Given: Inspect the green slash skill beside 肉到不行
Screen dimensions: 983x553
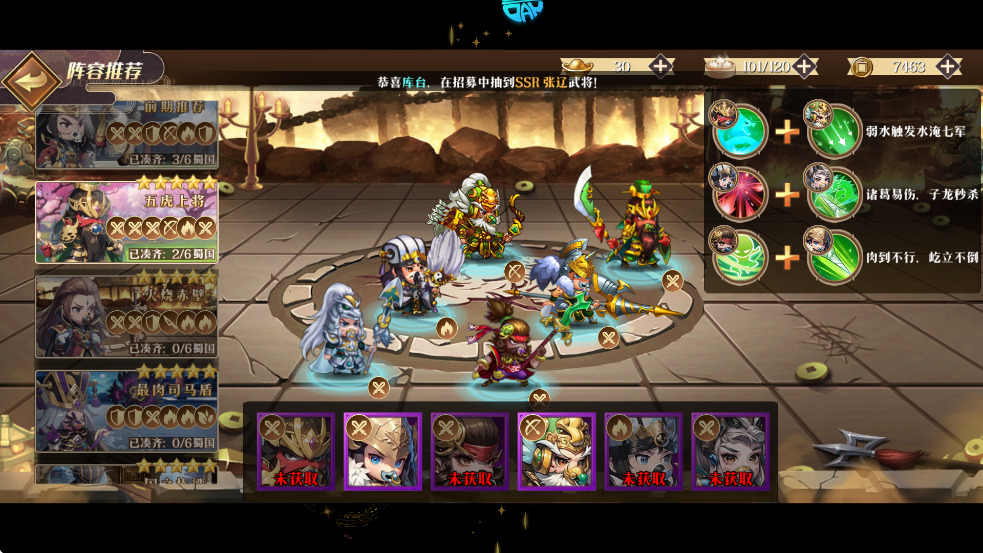Looking at the screenshot, I should (835, 256).
